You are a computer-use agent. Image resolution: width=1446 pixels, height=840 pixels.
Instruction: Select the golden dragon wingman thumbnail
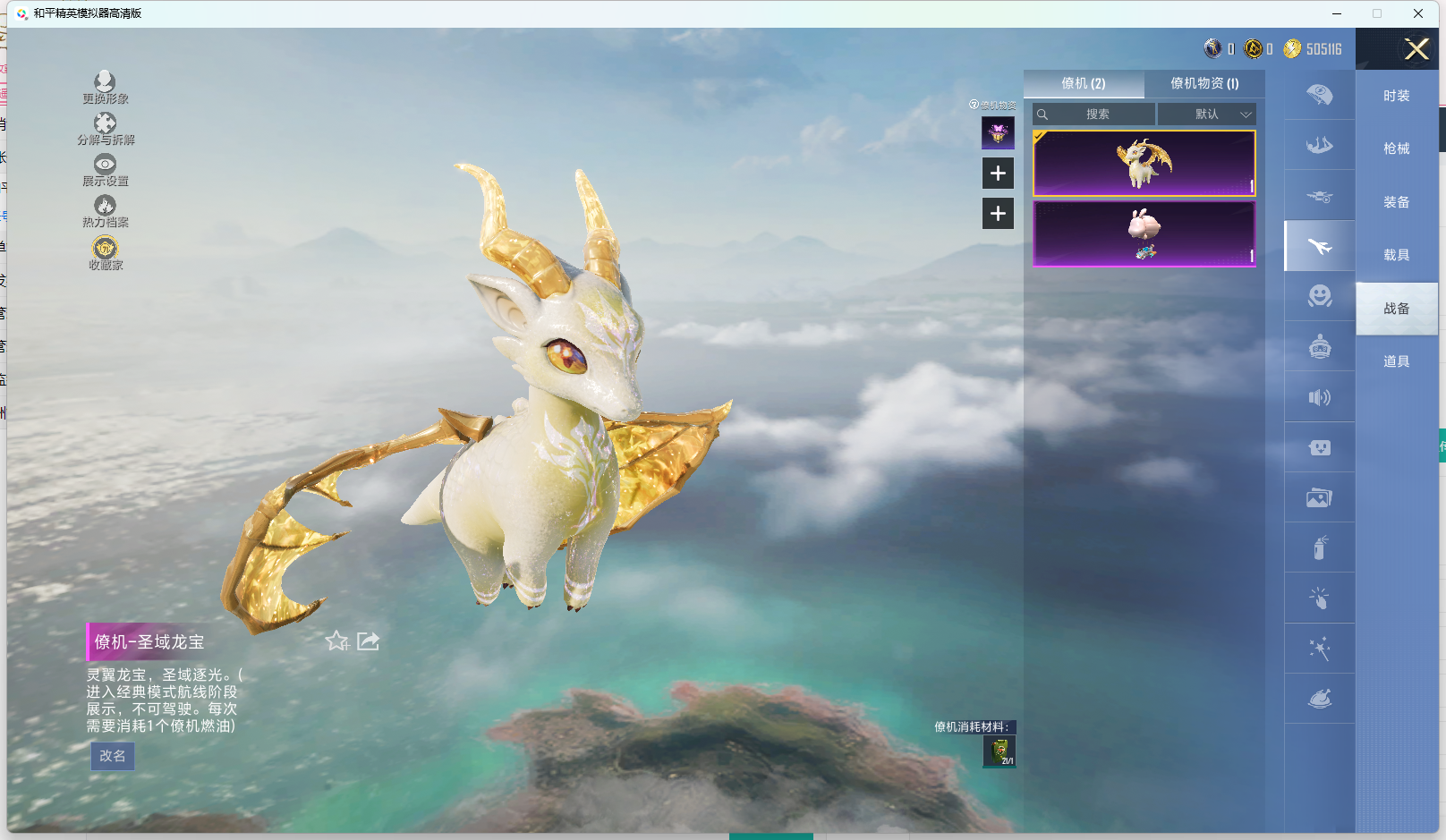[x=1144, y=163]
